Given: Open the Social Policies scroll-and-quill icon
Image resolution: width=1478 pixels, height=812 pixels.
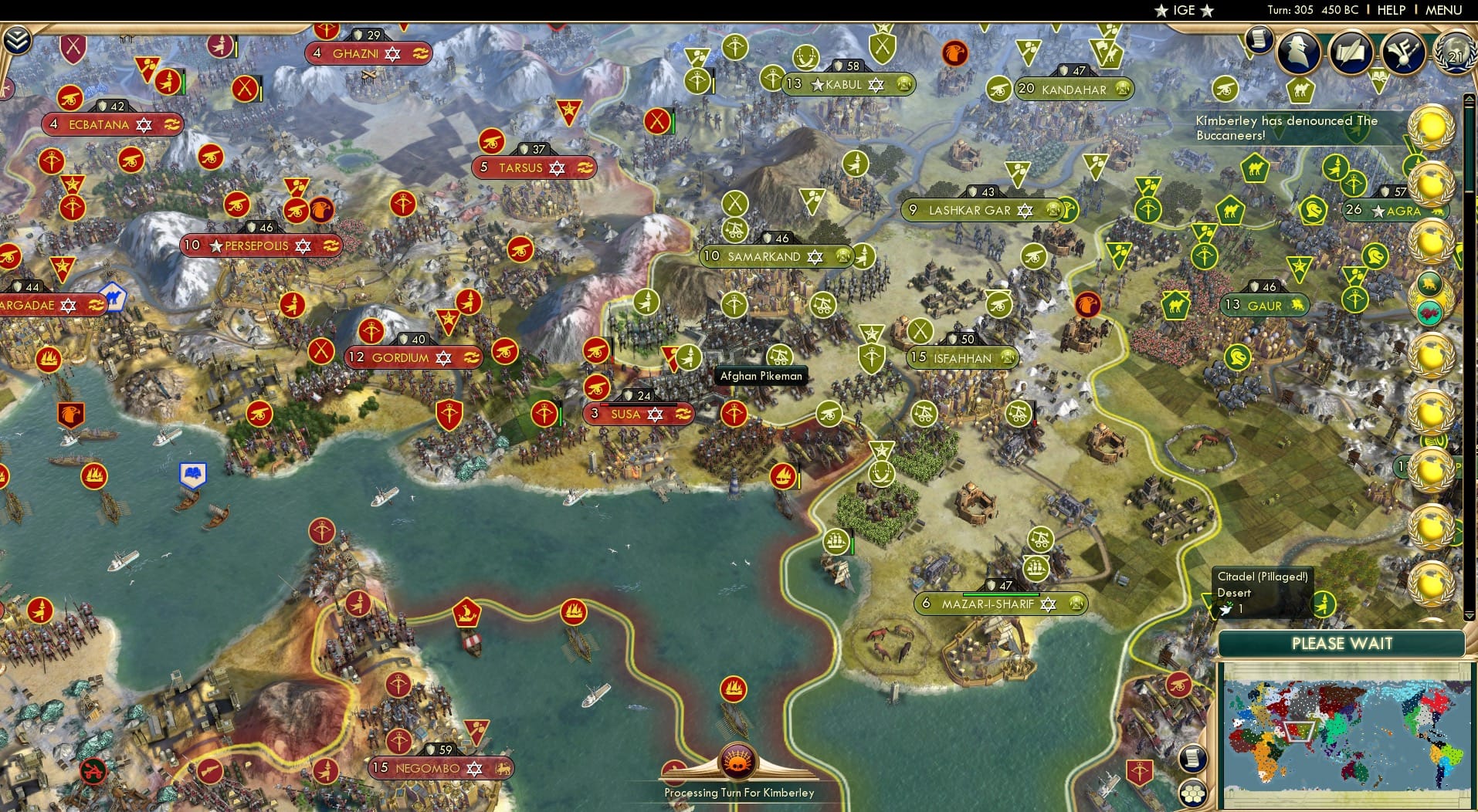Looking at the screenshot, I should [1351, 51].
